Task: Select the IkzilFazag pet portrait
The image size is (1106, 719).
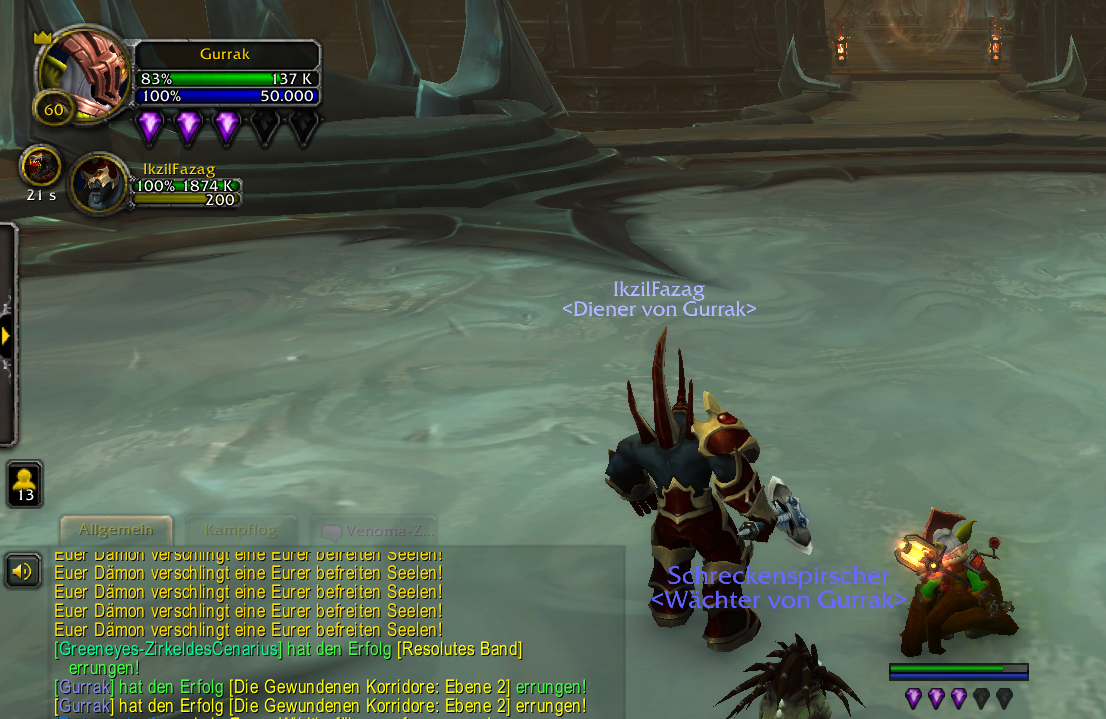Action: [x=100, y=183]
